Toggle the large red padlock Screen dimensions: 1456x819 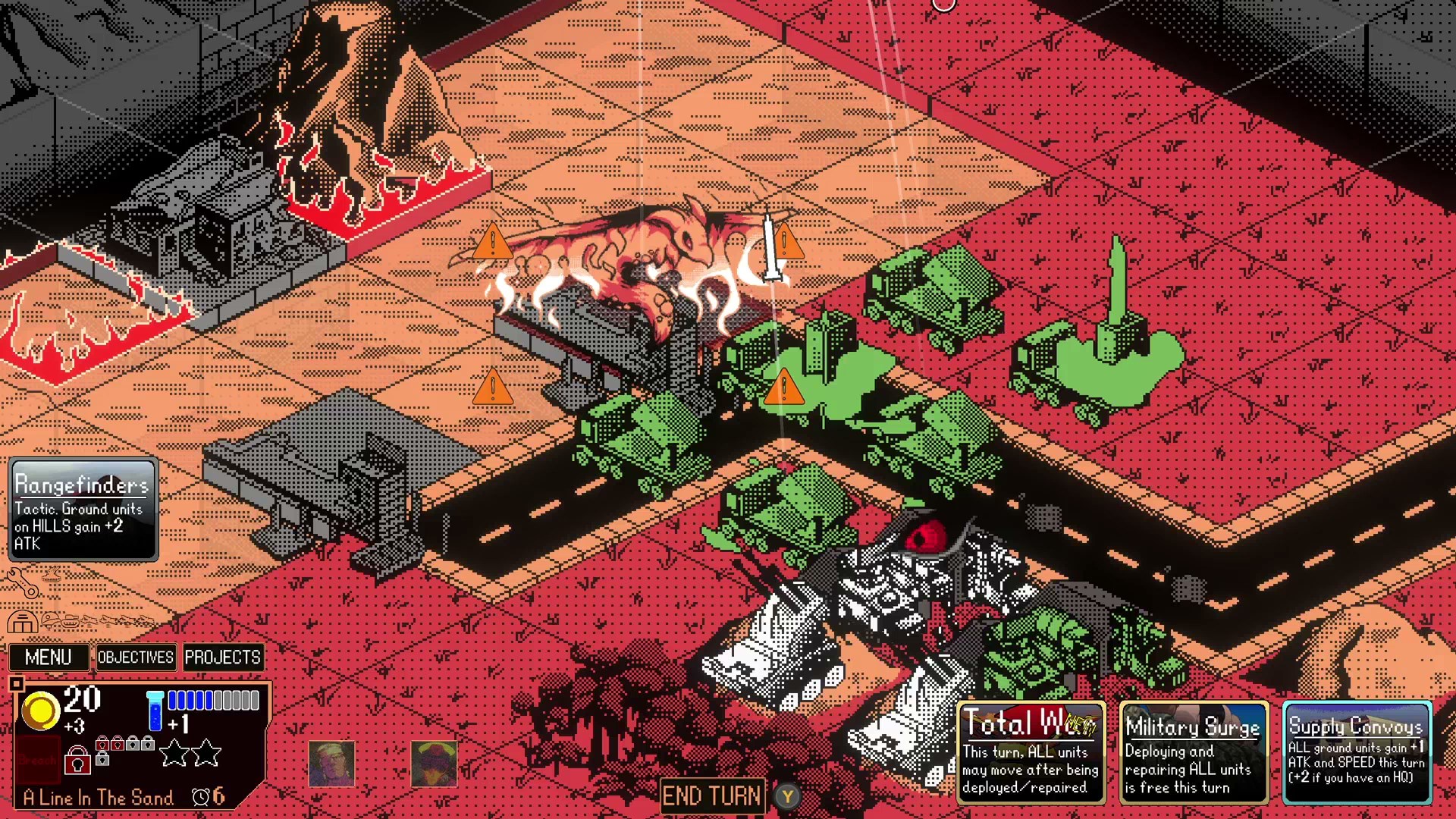pos(77,760)
